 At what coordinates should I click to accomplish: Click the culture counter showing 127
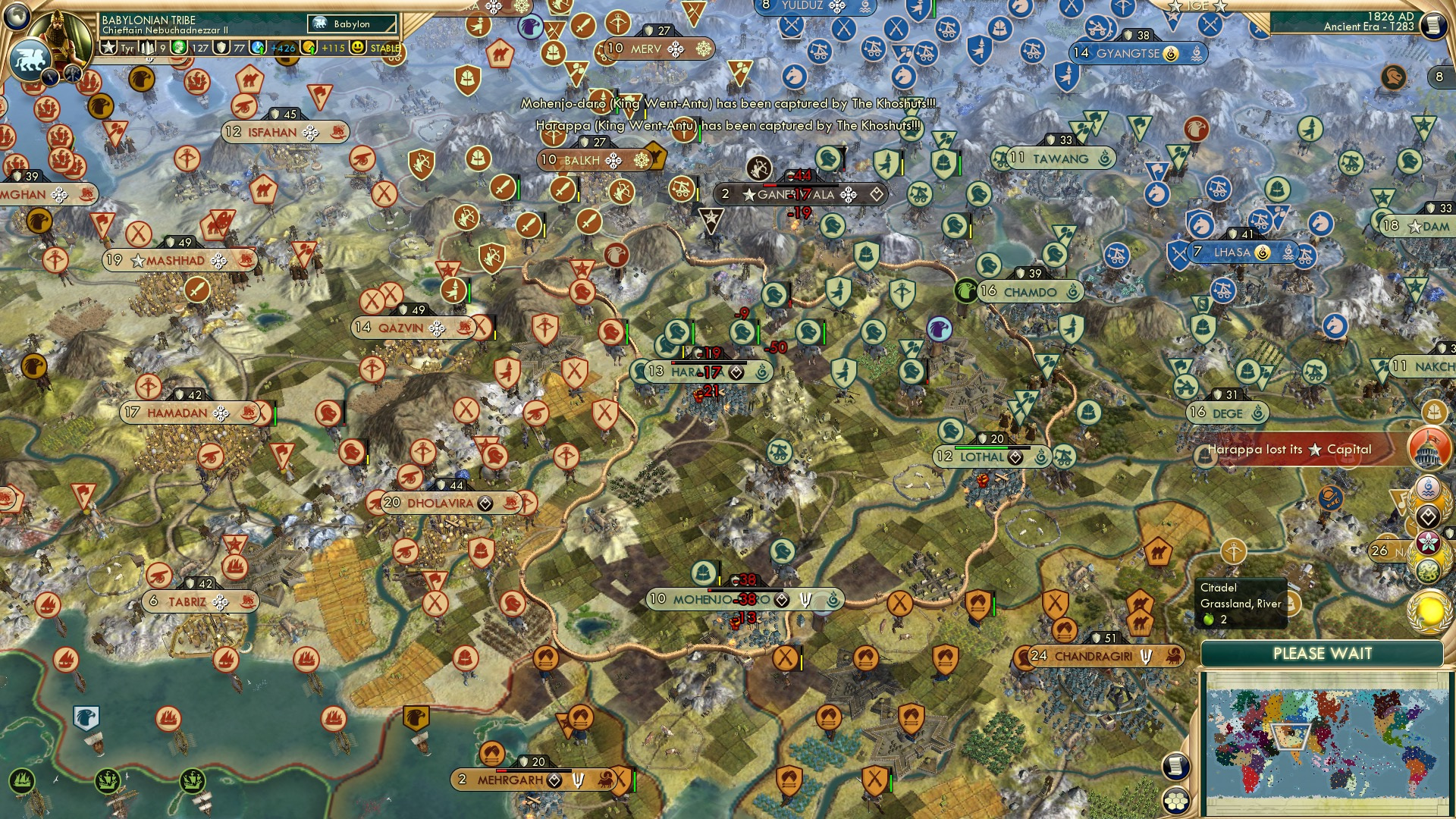(200, 48)
